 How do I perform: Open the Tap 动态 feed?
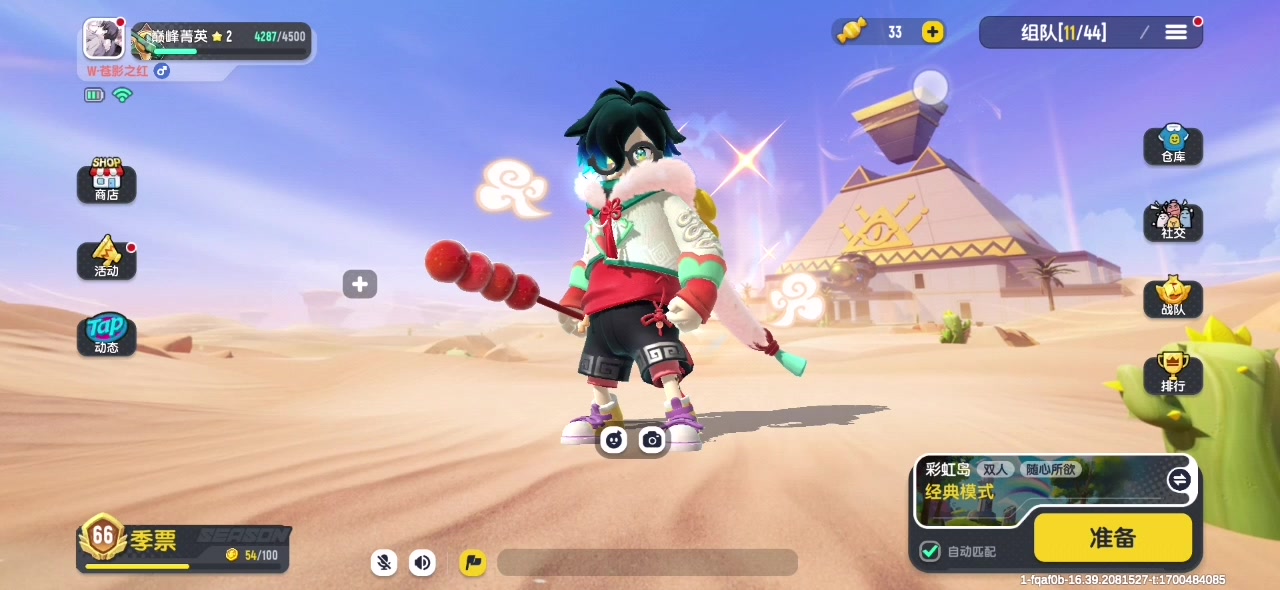(106, 335)
